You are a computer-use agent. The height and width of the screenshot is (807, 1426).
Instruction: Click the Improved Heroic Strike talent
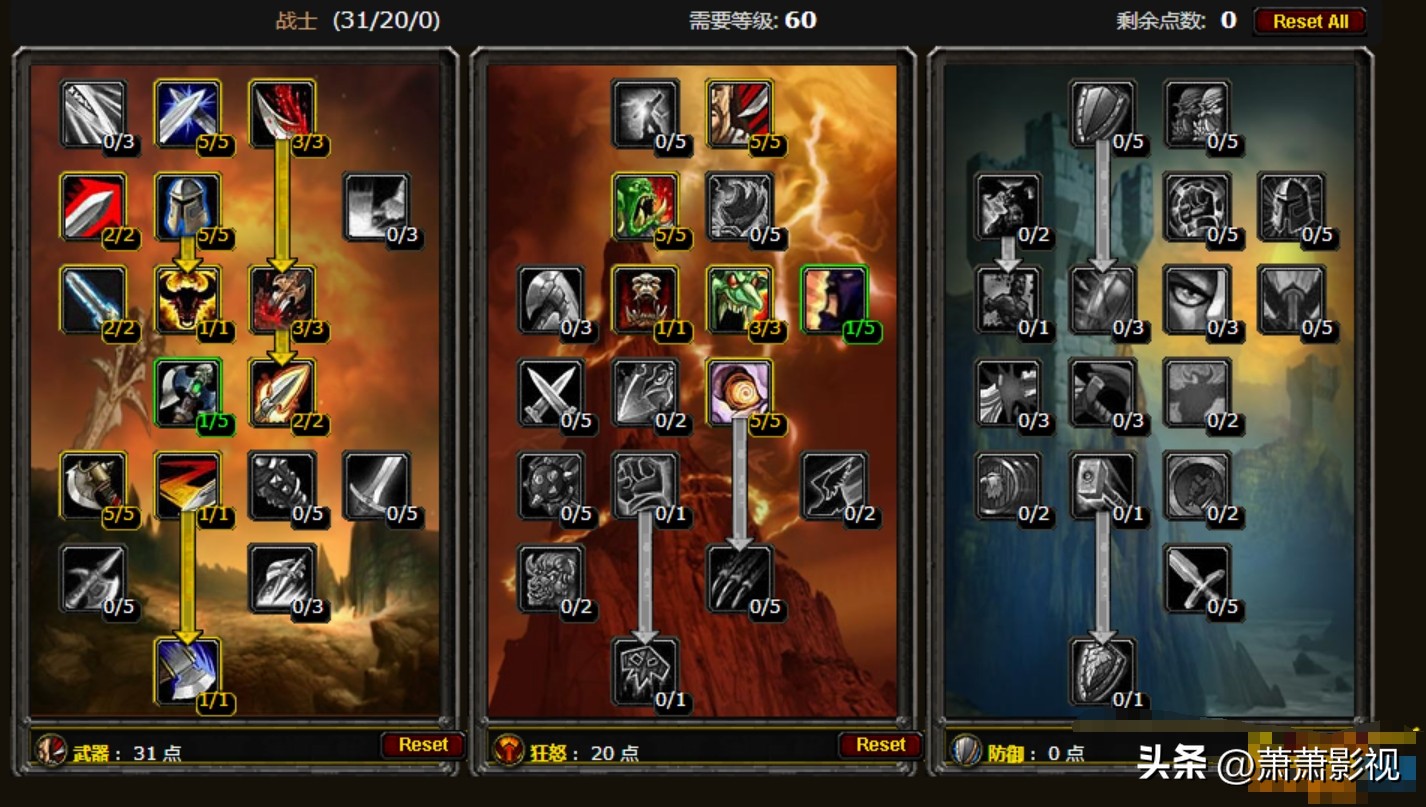(x=93, y=114)
